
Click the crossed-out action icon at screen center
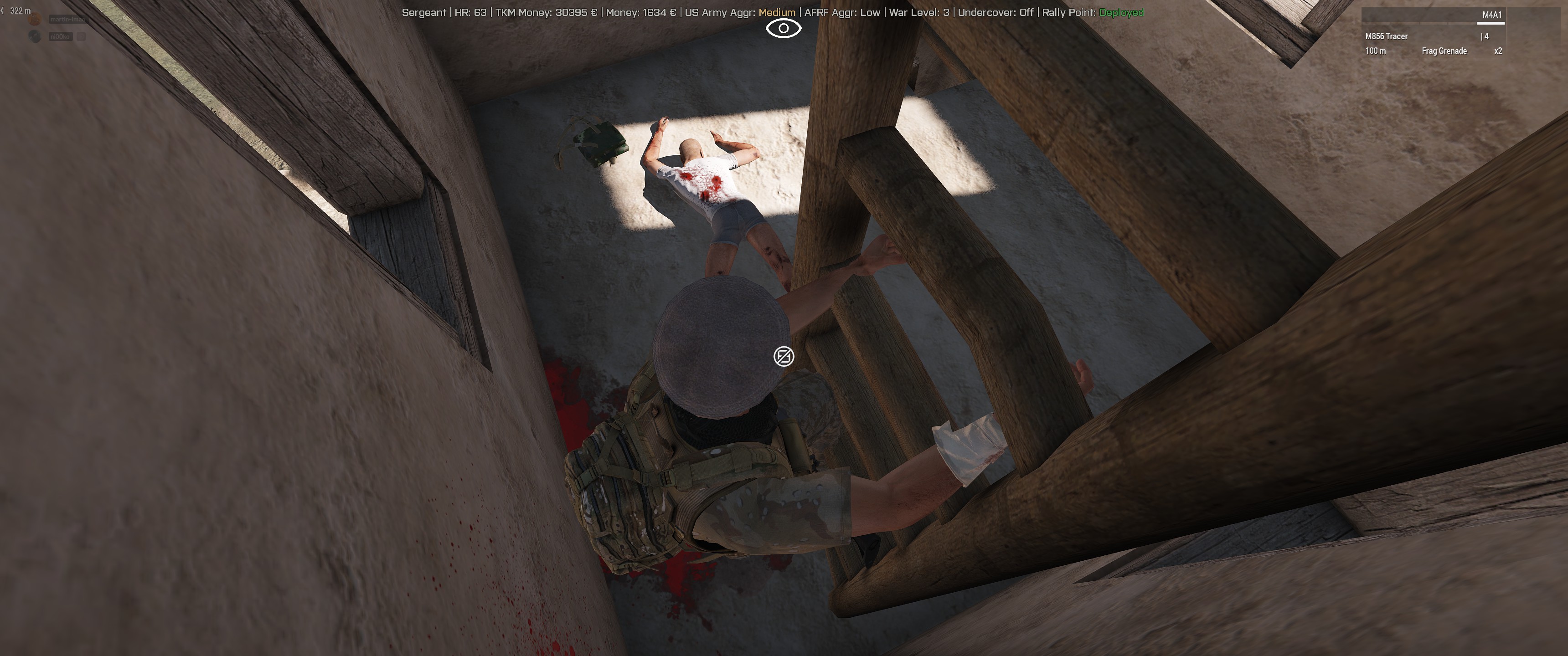[x=784, y=357]
